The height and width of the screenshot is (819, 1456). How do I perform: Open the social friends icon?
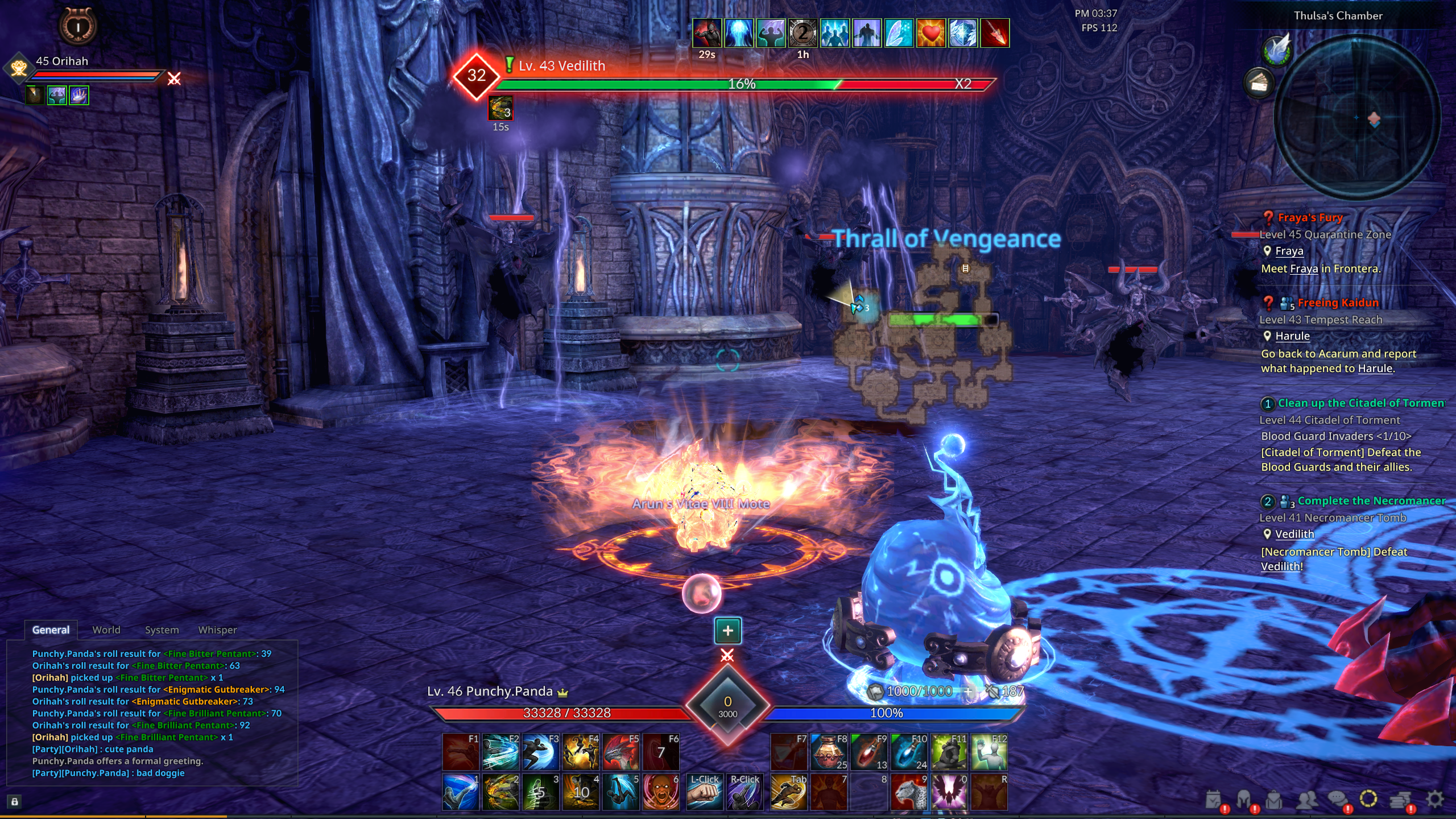(1306, 800)
